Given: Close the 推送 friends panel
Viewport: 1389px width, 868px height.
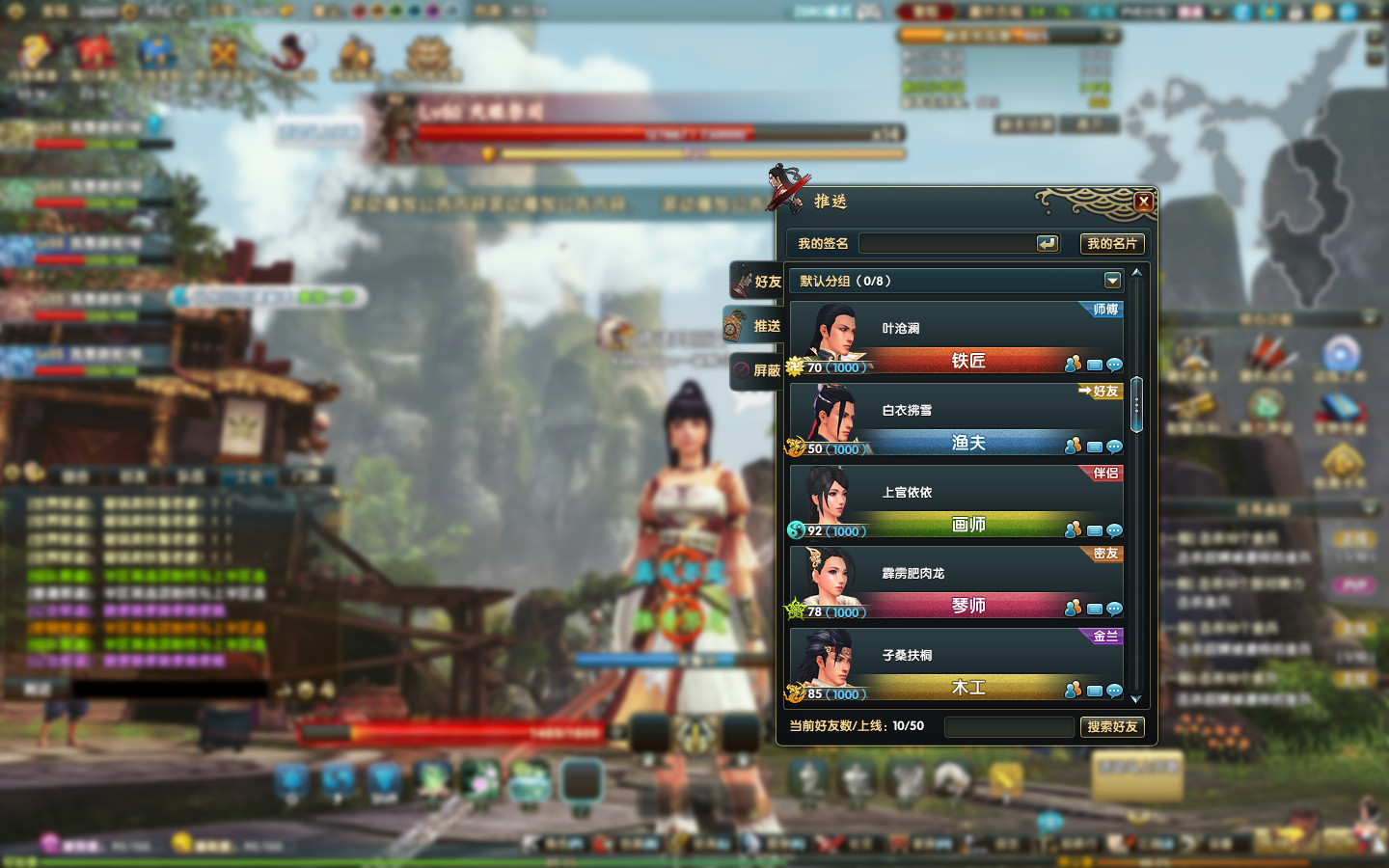Looking at the screenshot, I should pyautogui.click(x=1143, y=202).
